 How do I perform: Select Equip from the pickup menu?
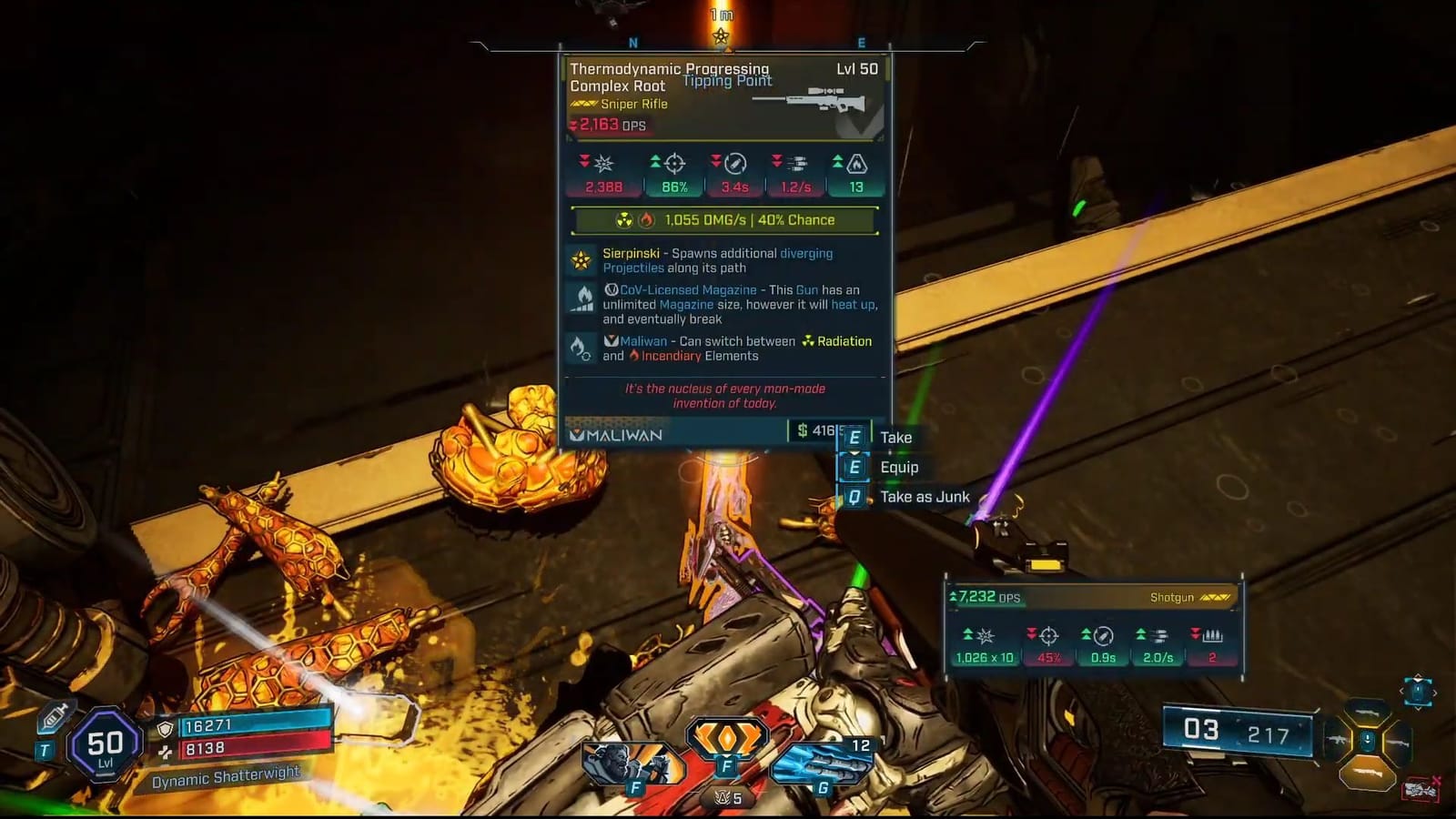pos(899,467)
